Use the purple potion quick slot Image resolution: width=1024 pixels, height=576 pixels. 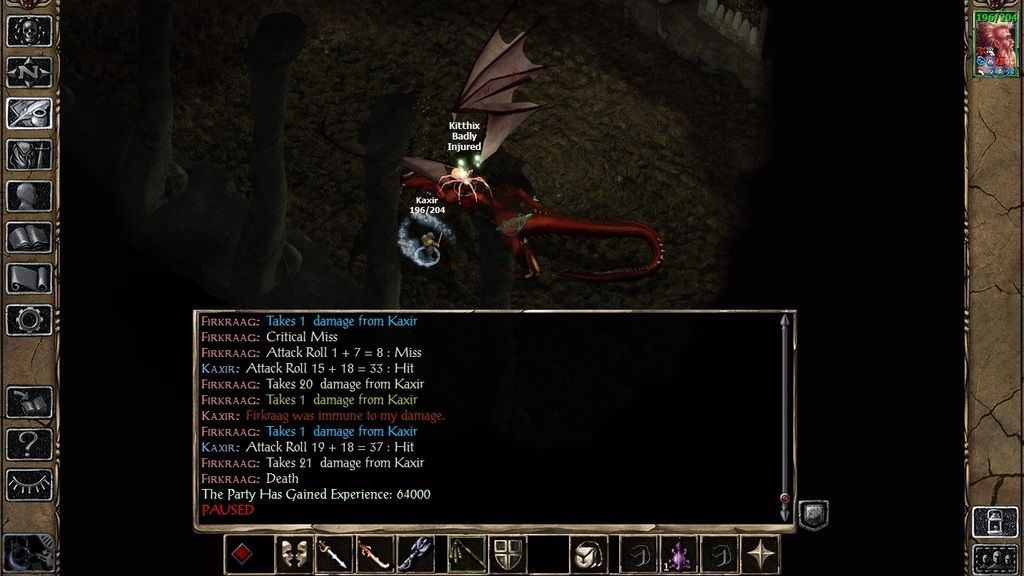pyautogui.click(x=679, y=554)
